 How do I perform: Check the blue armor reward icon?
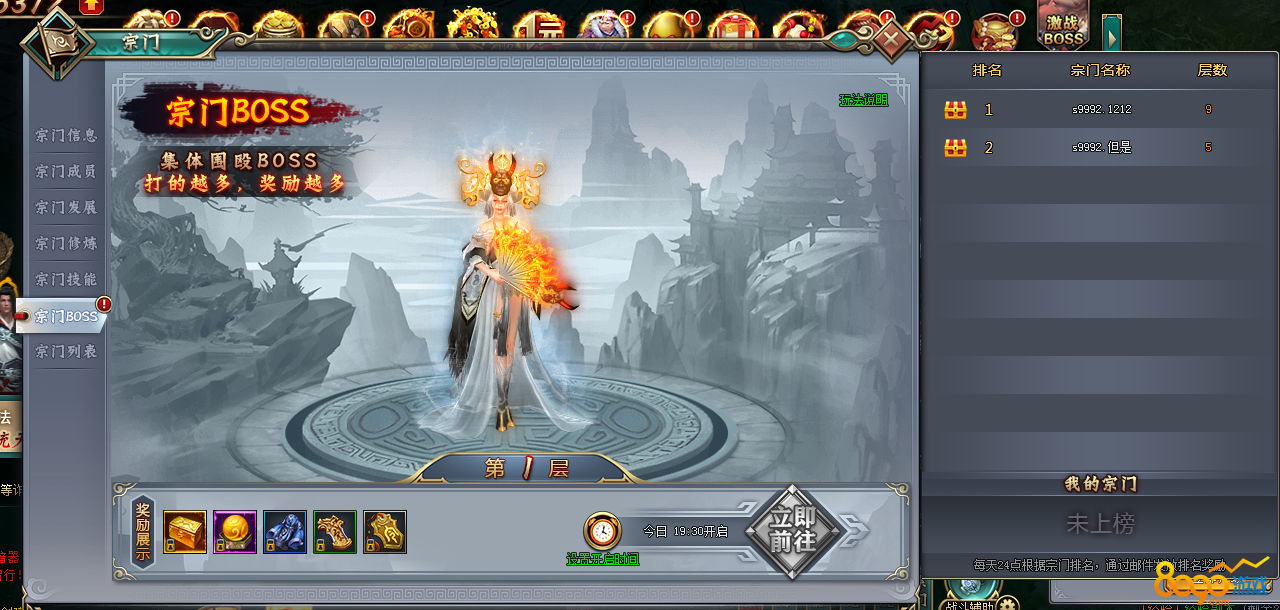click(x=285, y=532)
